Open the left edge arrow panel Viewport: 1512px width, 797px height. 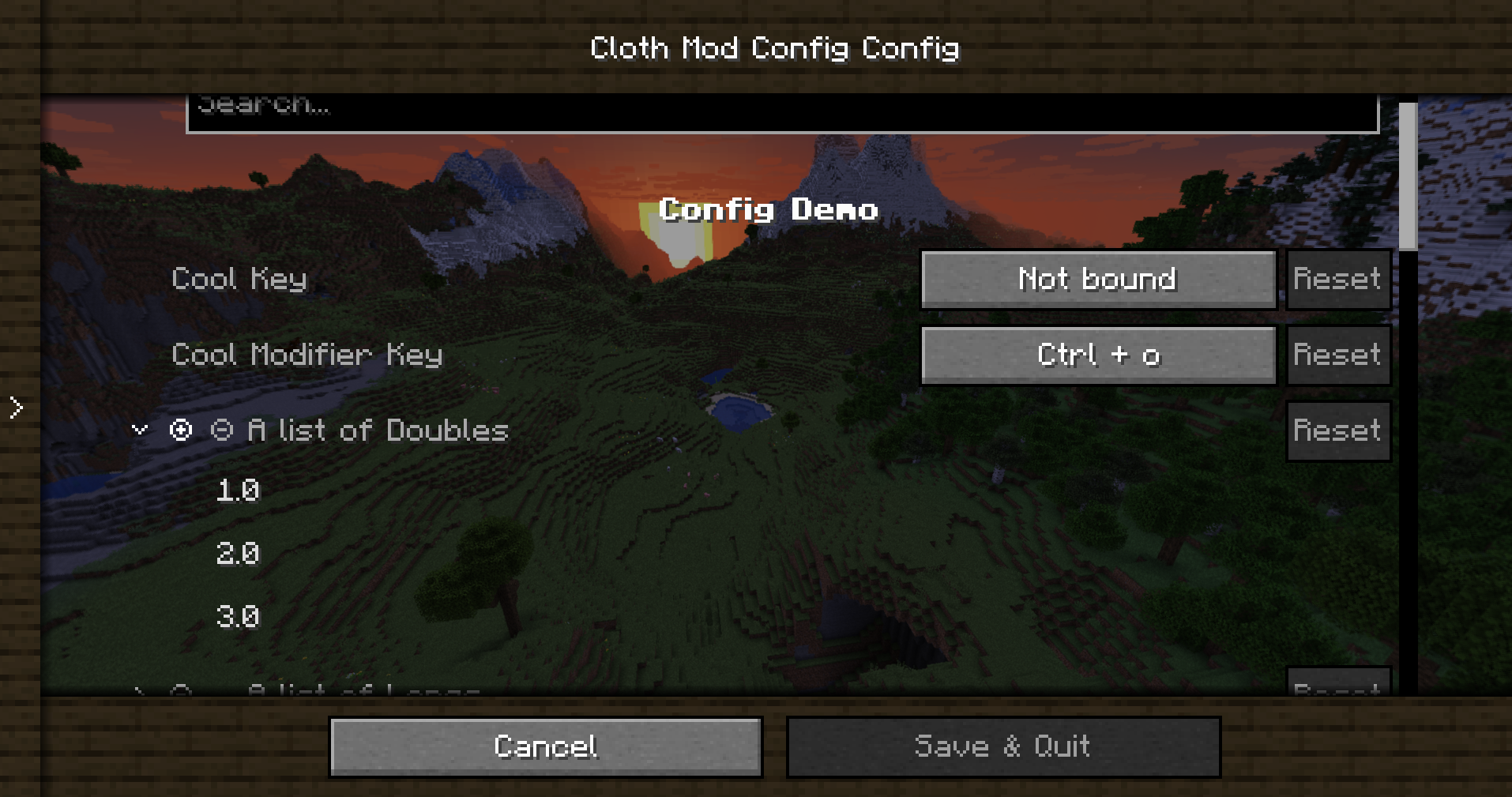(15, 407)
